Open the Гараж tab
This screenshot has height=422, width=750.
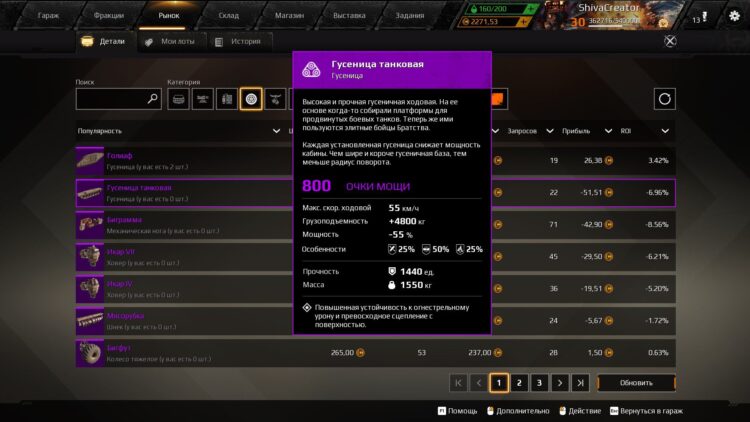[47, 16]
